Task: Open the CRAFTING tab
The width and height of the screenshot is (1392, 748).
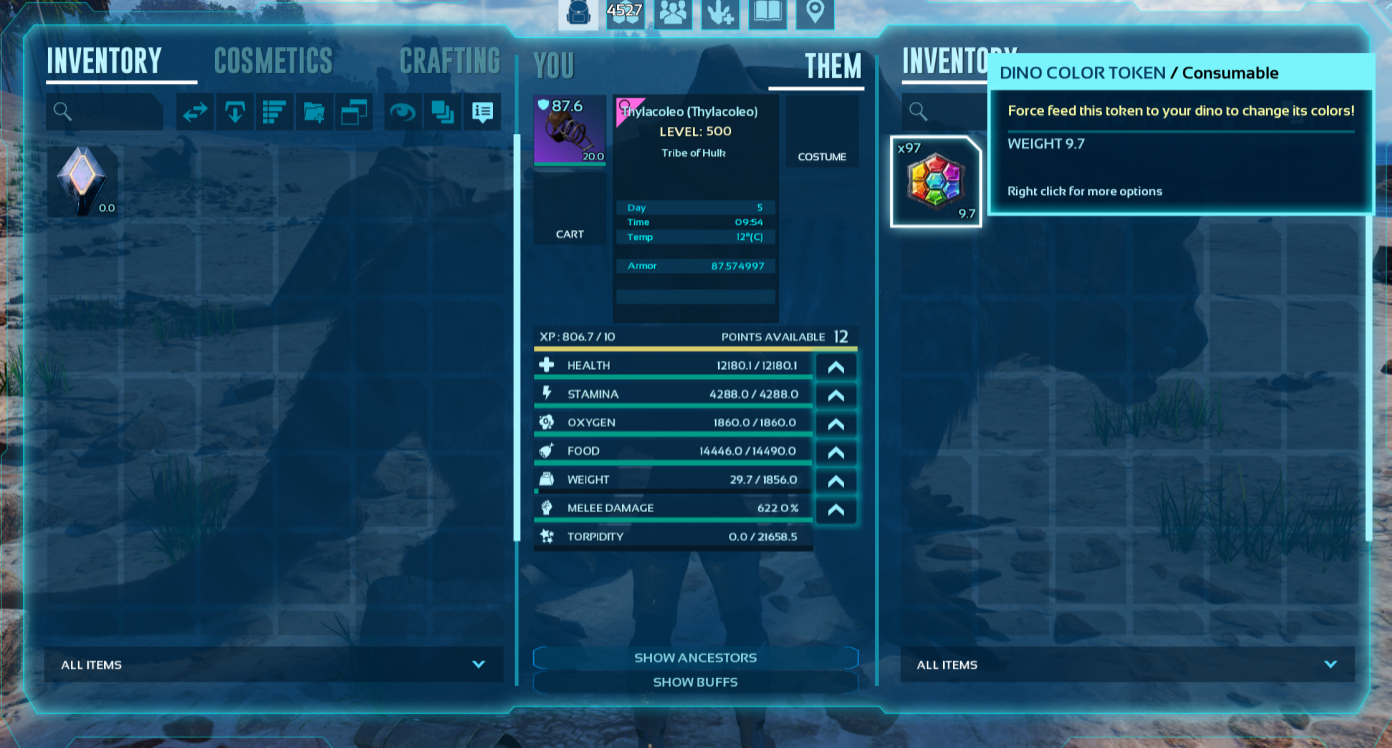Action: (450, 61)
